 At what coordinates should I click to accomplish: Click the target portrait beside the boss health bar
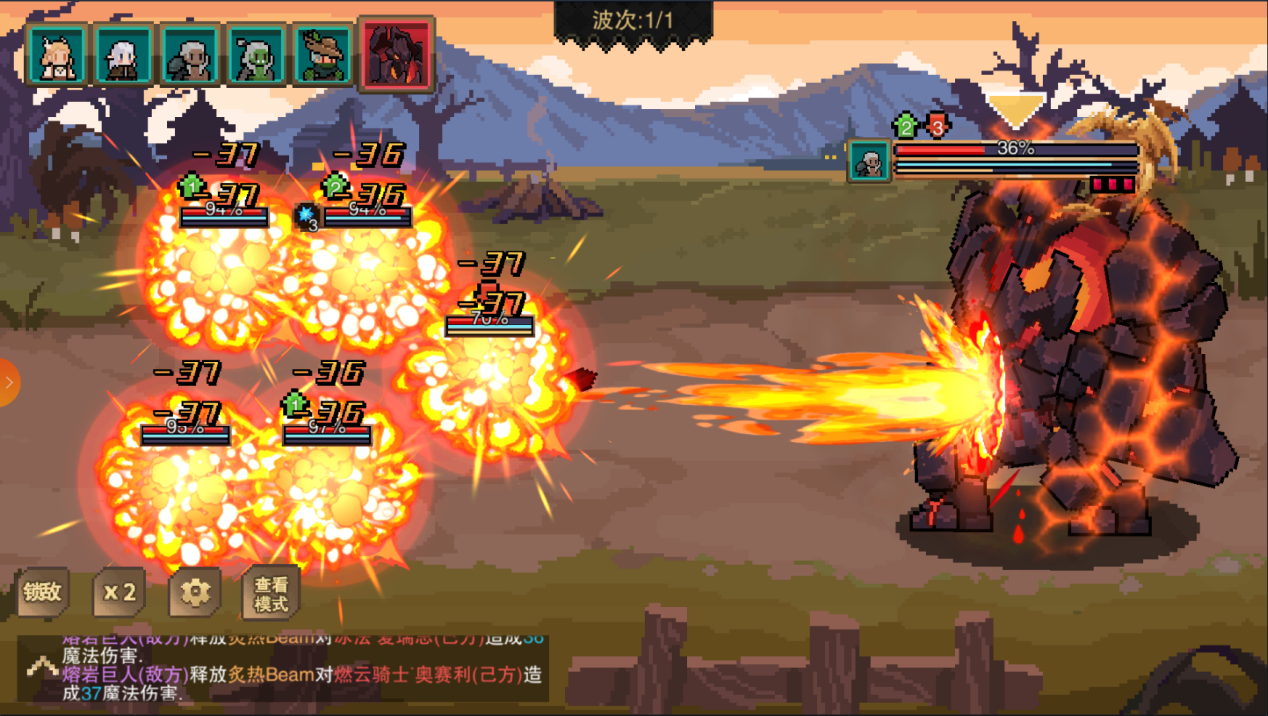(869, 161)
